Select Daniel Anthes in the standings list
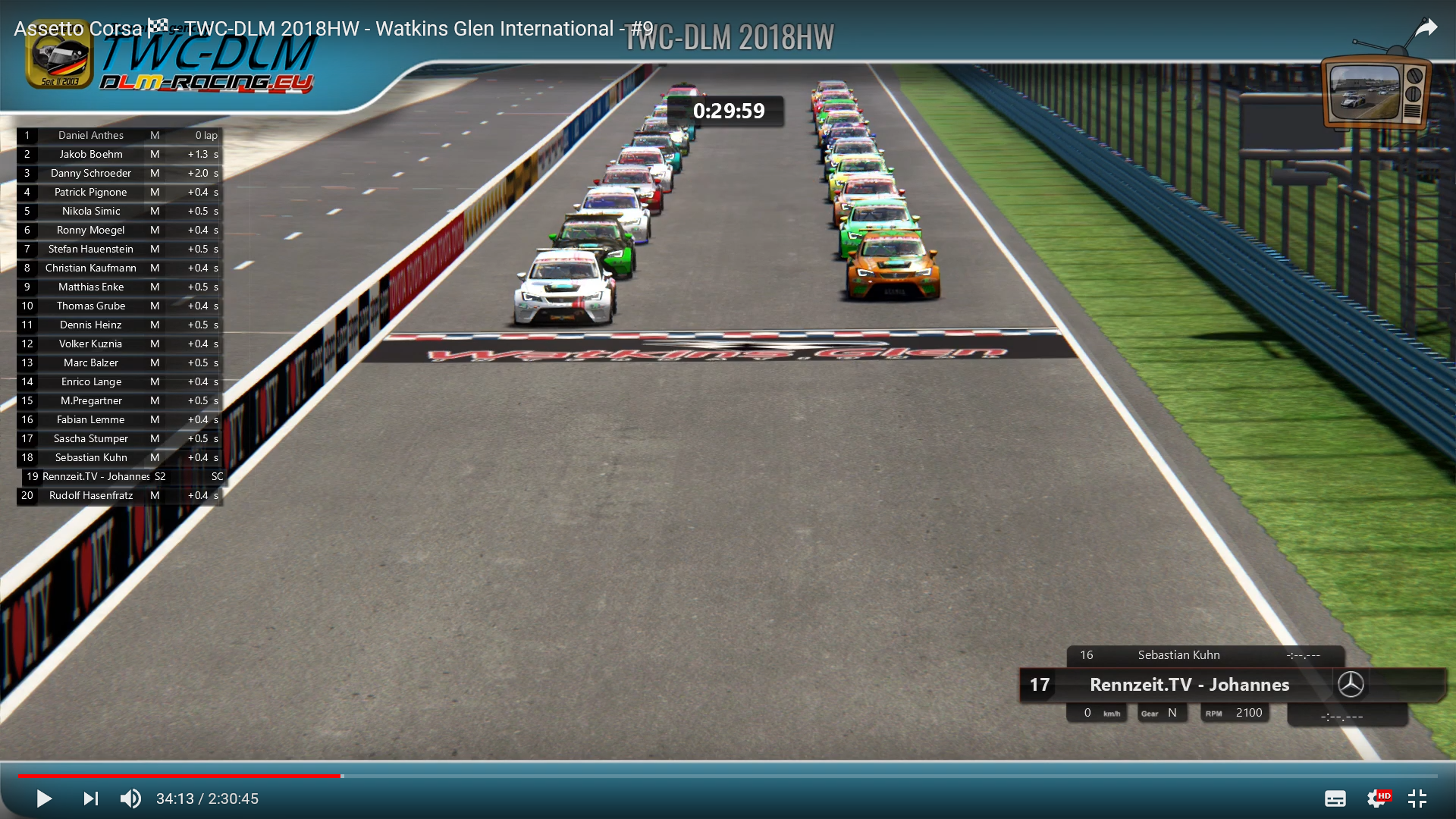The width and height of the screenshot is (1456, 819). pos(91,136)
